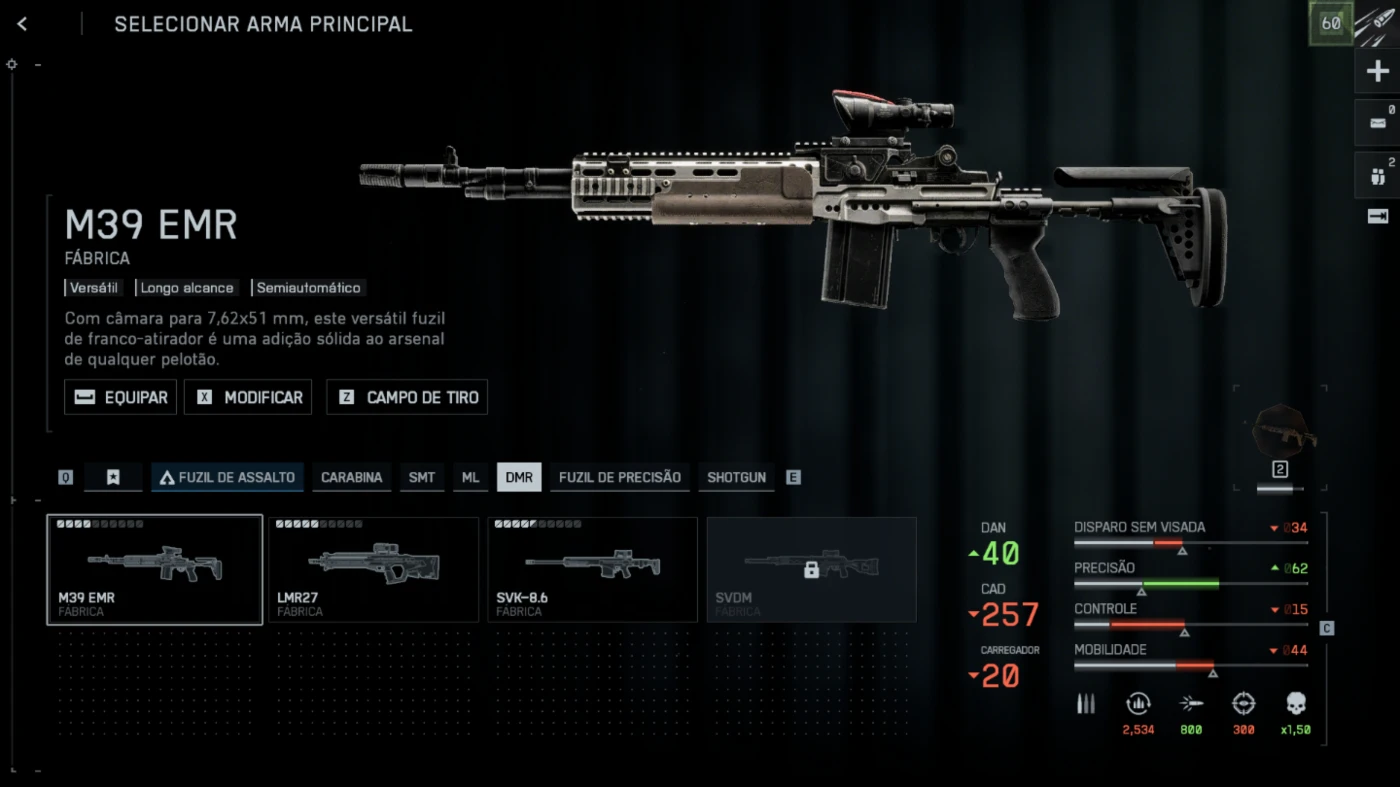Go back with the top-left arrow
This screenshot has height=787, width=1400.
click(x=22, y=24)
